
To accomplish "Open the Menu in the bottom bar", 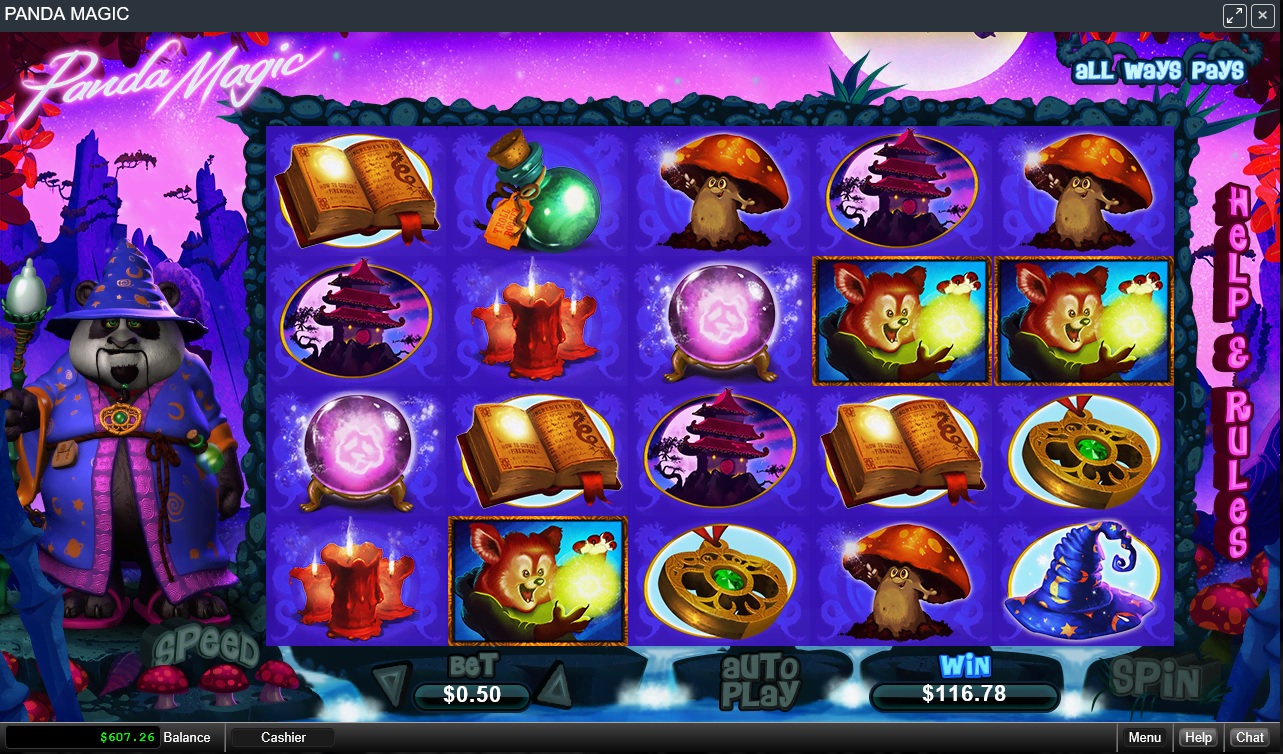I will (x=1144, y=738).
